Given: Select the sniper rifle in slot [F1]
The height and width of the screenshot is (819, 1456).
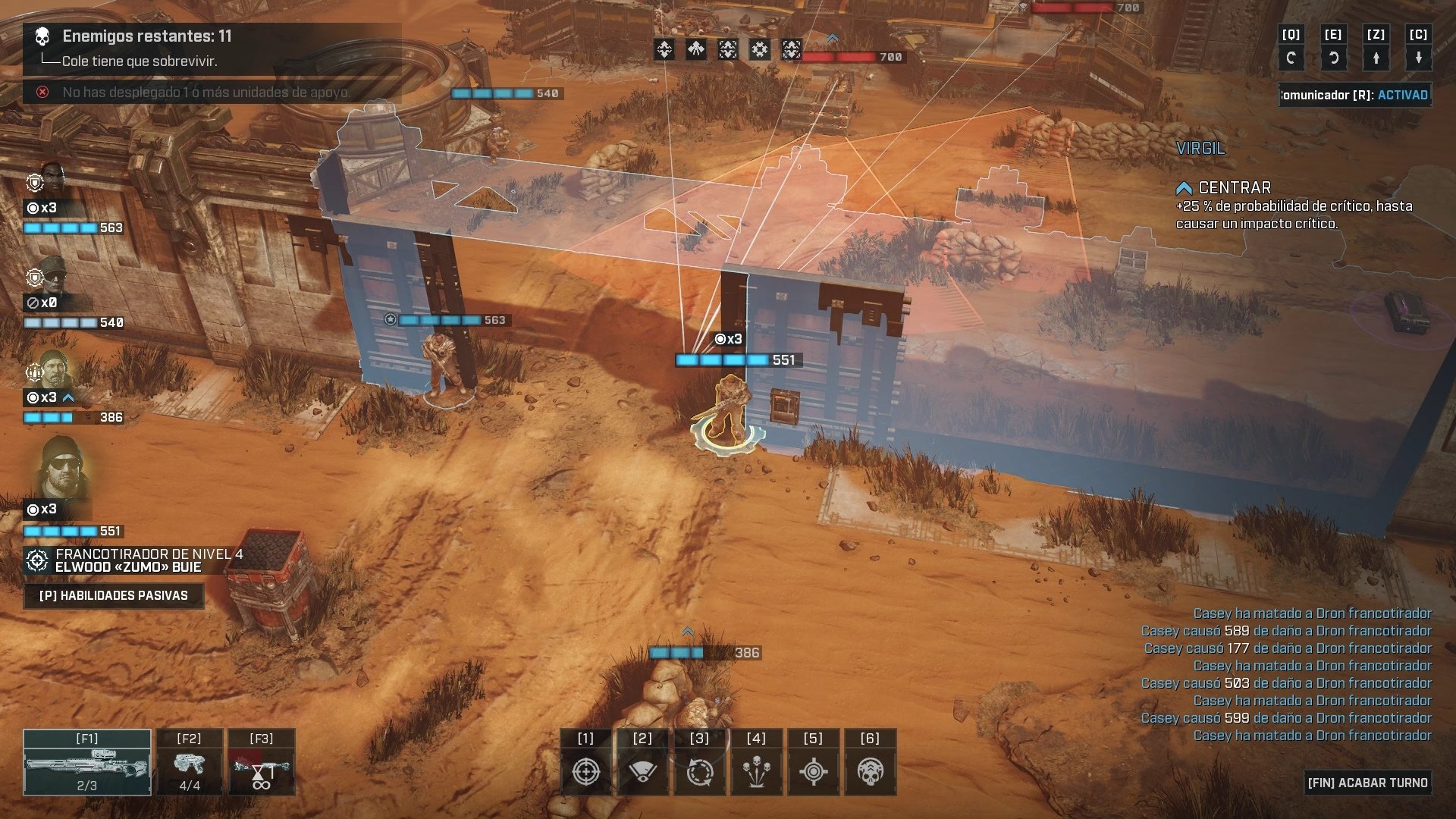Looking at the screenshot, I should [86, 762].
